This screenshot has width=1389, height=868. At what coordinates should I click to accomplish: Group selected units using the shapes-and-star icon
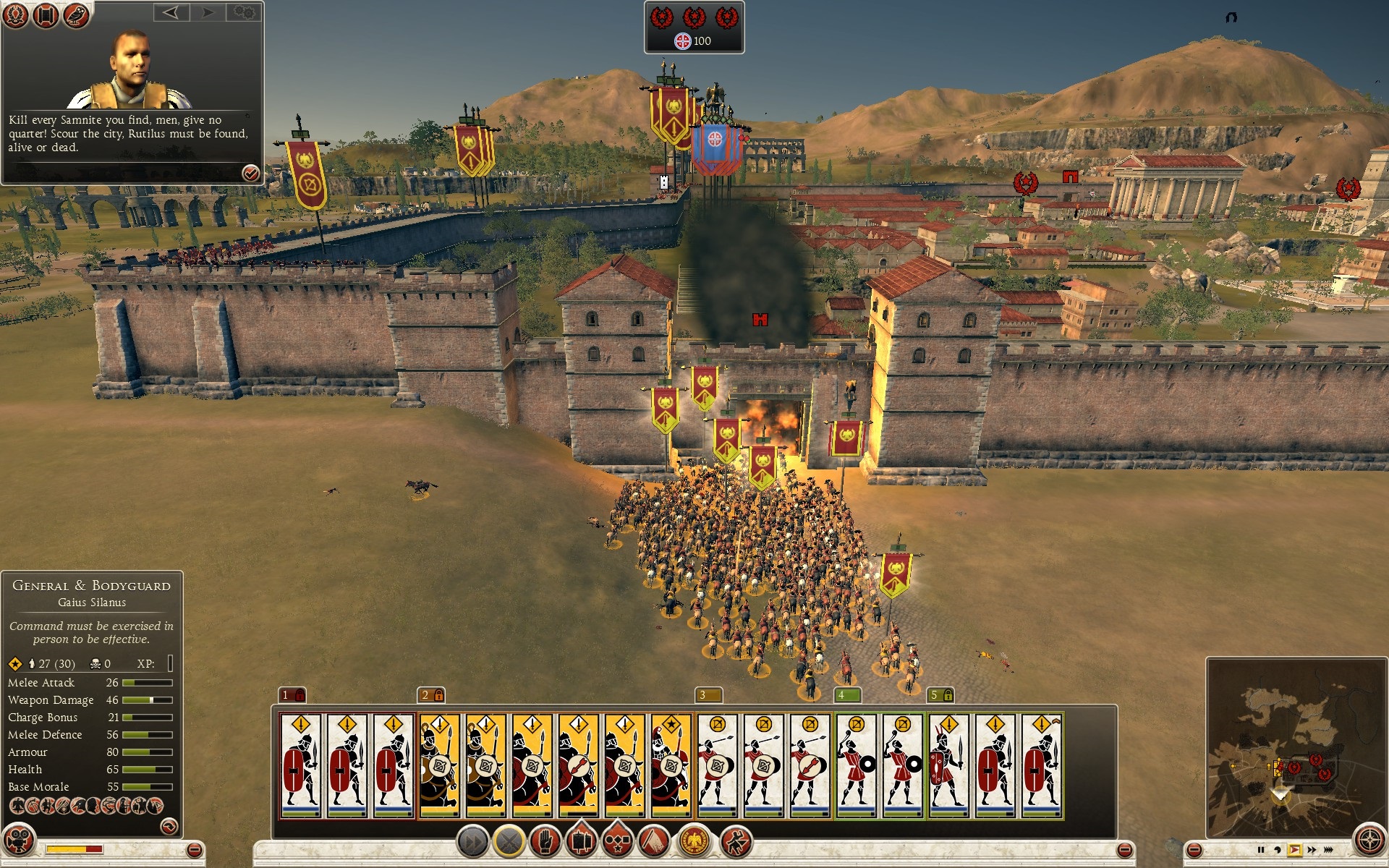[x=618, y=841]
